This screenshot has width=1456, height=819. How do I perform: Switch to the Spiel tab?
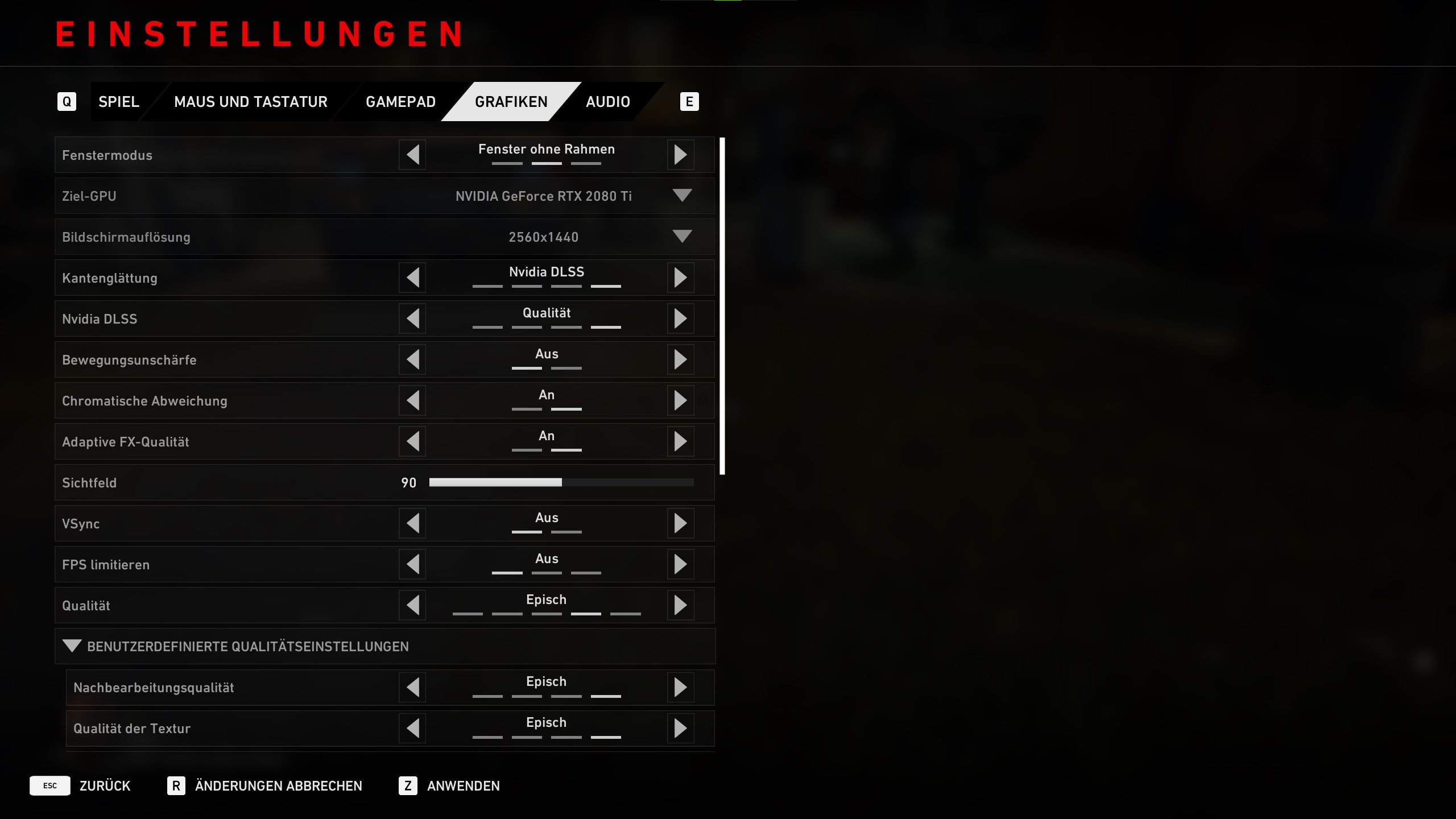coord(118,102)
